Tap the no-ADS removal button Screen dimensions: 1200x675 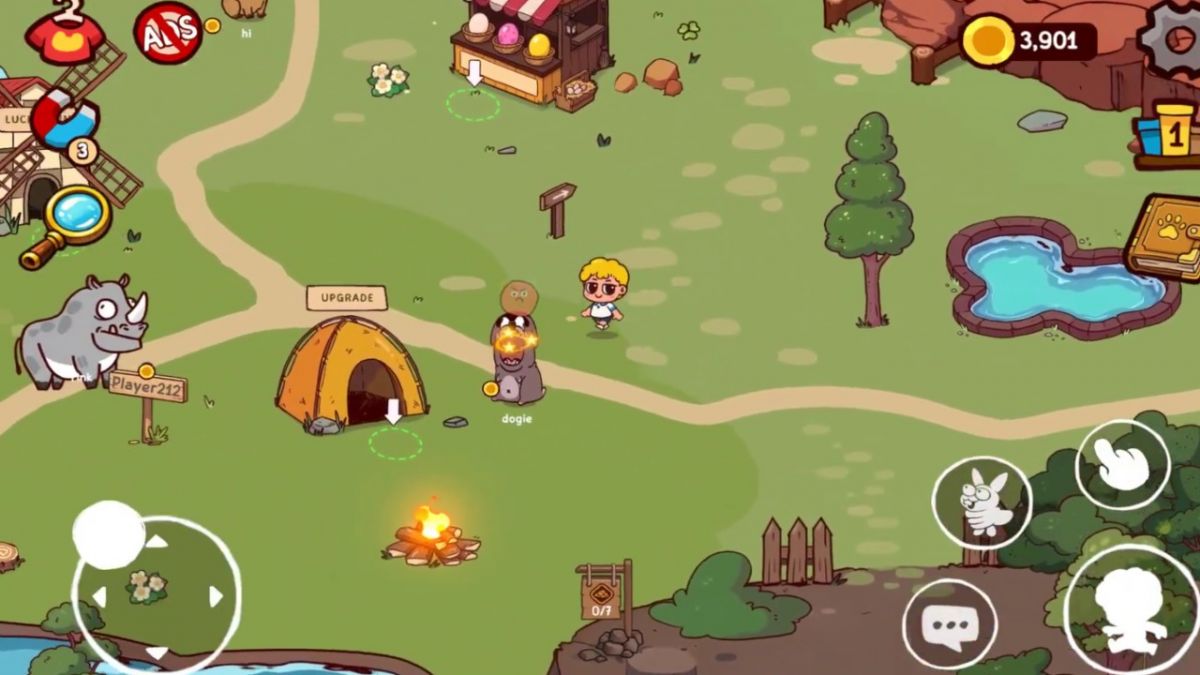coord(168,33)
